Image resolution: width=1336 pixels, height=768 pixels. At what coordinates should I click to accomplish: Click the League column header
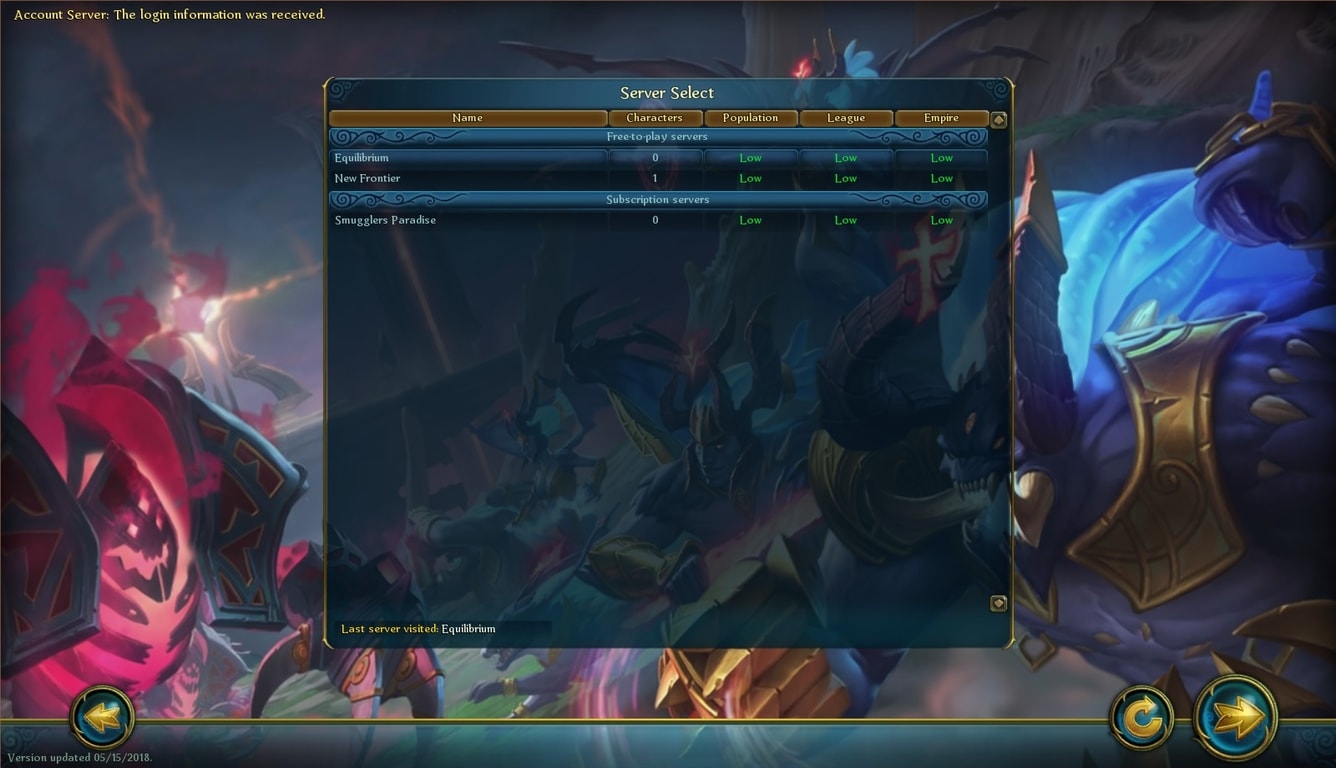(846, 118)
